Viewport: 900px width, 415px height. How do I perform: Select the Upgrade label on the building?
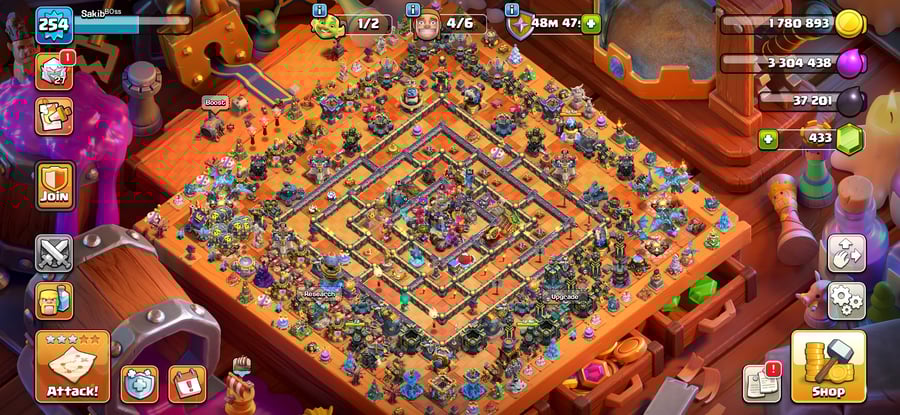point(564,297)
